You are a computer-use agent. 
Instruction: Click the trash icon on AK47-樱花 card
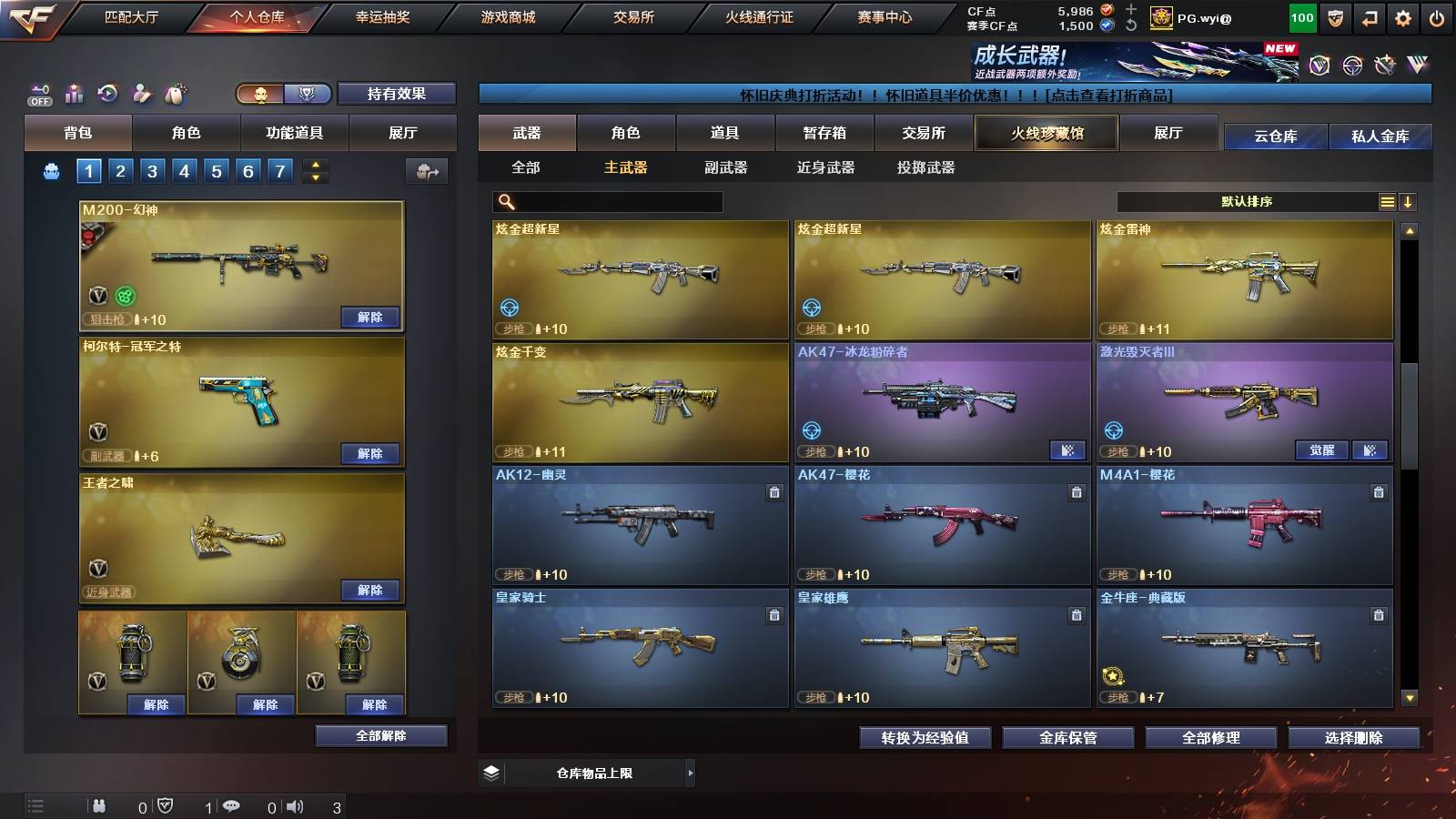pos(1075,490)
